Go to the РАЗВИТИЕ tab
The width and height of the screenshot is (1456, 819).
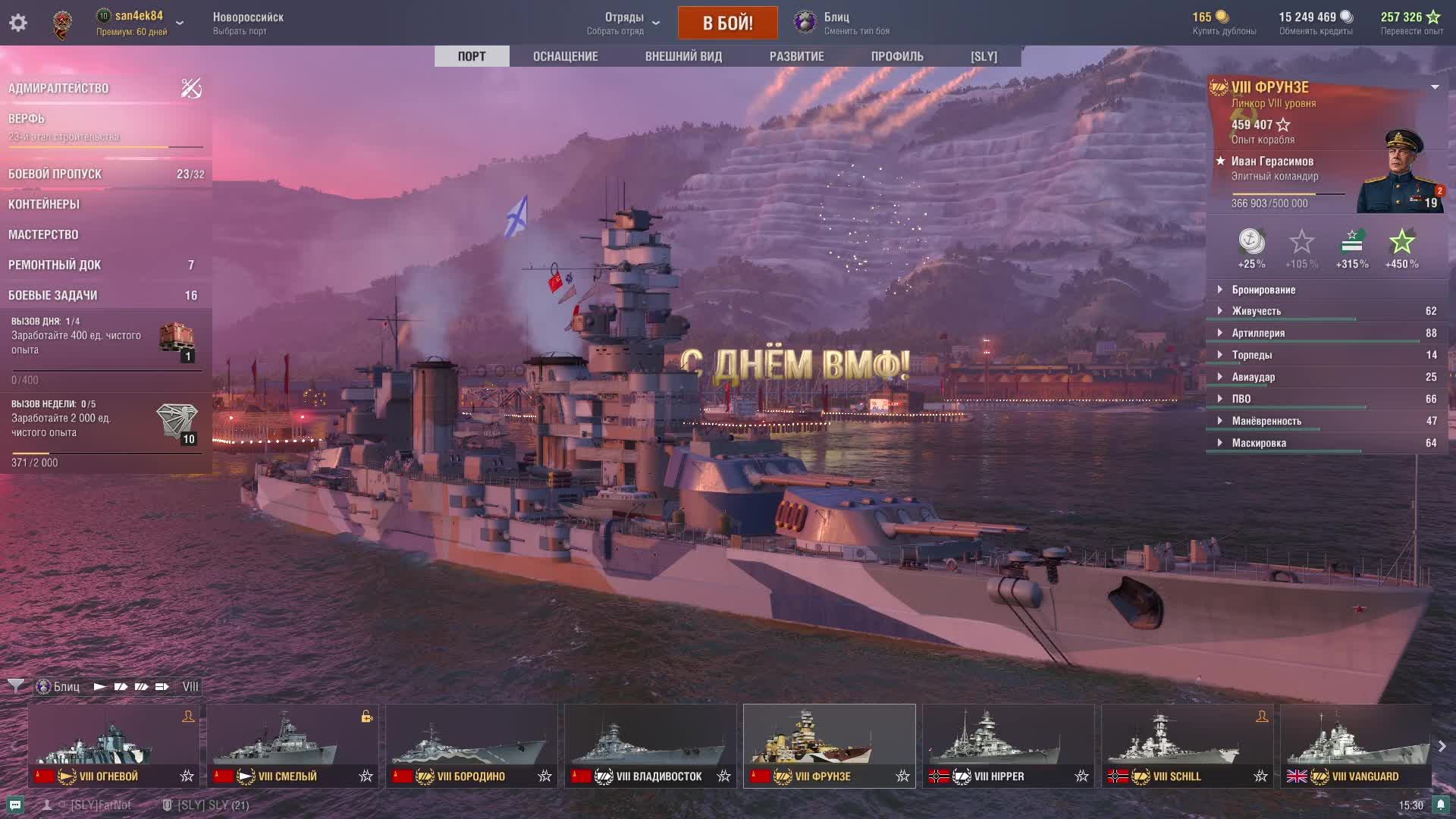tap(796, 56)
